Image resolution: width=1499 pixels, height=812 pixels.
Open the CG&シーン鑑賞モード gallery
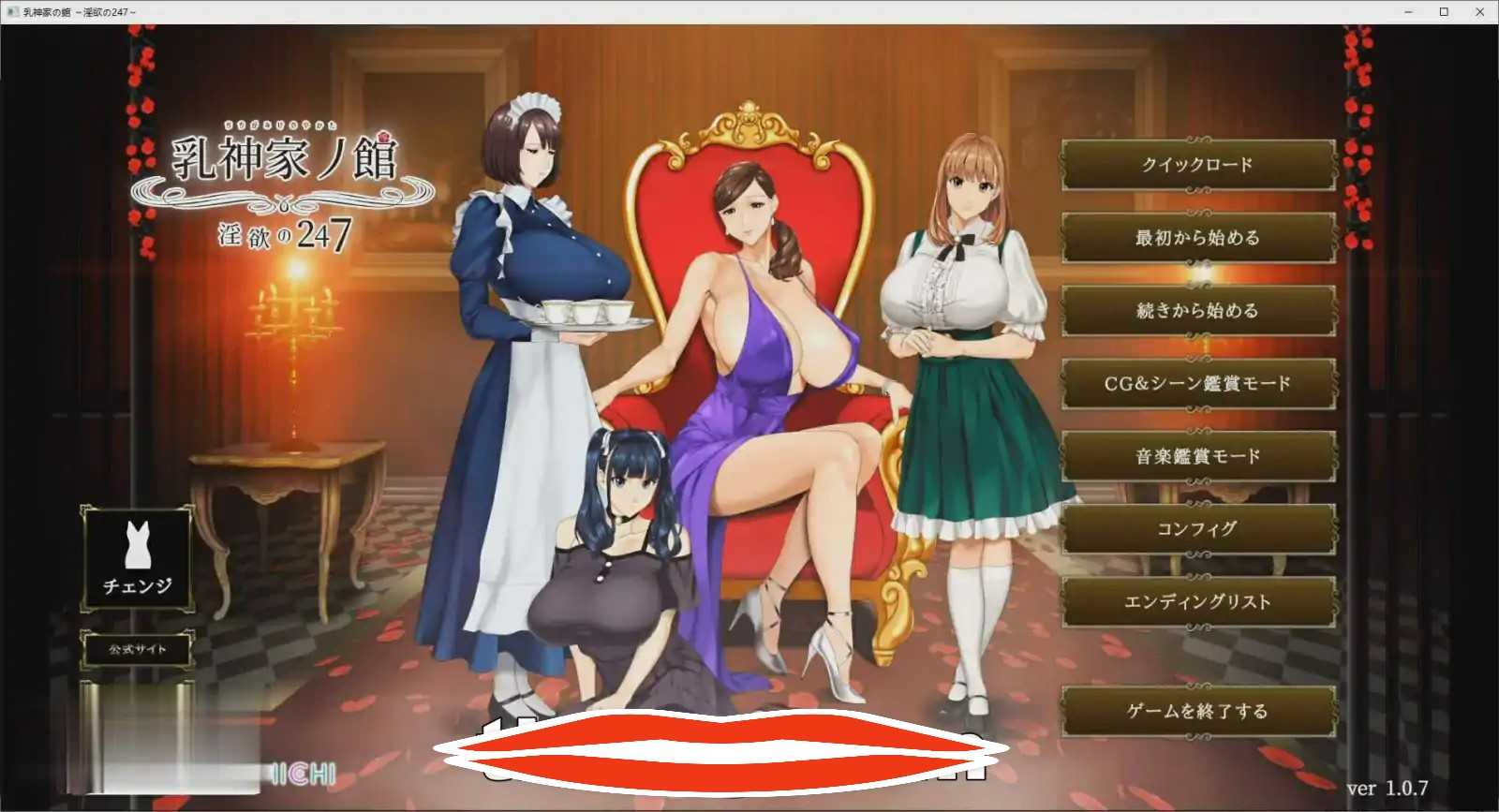pyautogui.click(x=1199, y=383)
